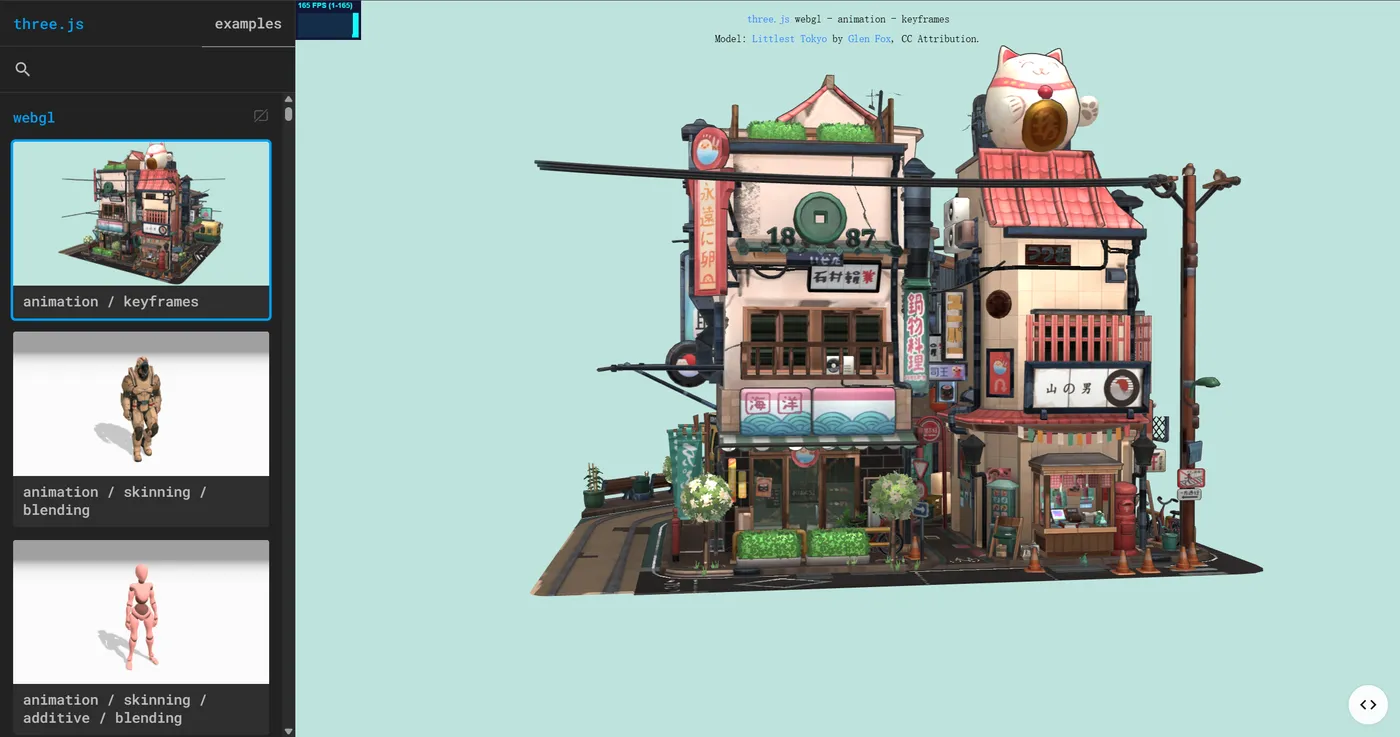Click the search magnifier field

(23, 69)
